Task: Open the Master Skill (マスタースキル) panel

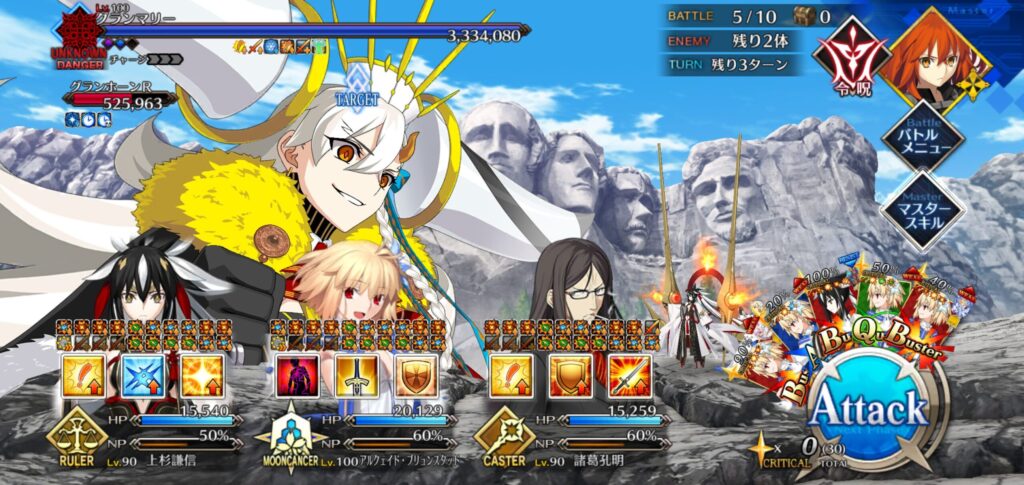Action: 916,210
